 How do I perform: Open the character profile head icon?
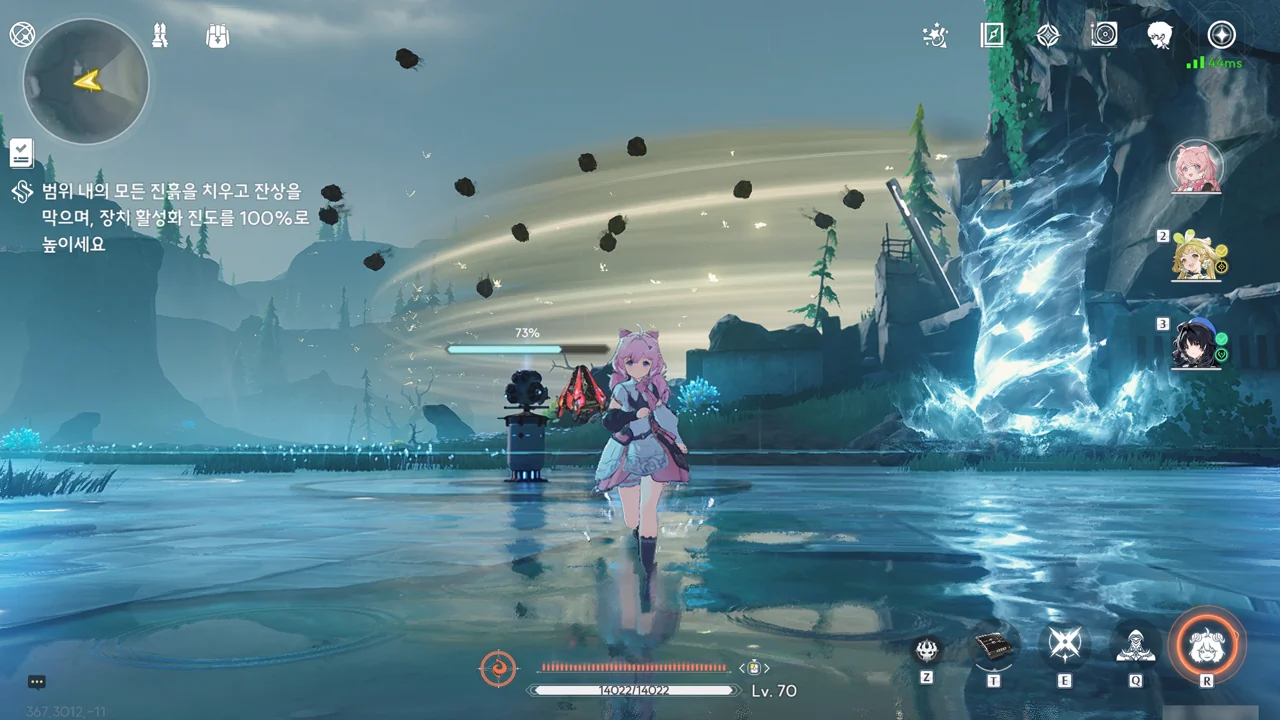[x=1160, y=36]
